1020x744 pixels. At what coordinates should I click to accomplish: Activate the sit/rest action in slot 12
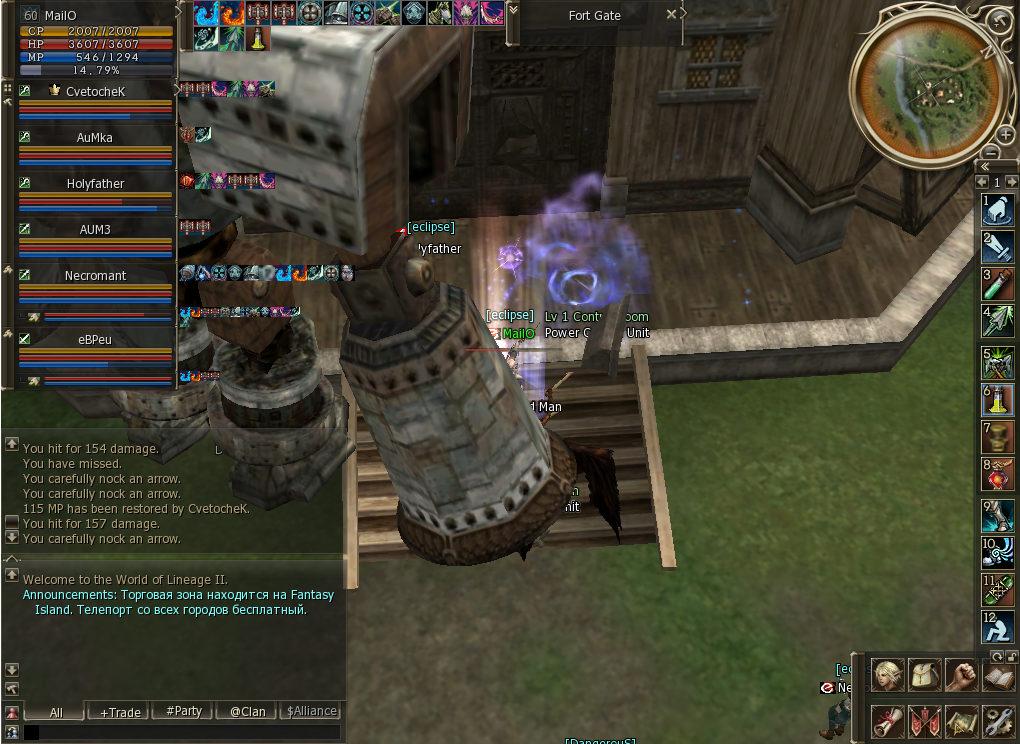pyautogui.click(x=998, y=627)
